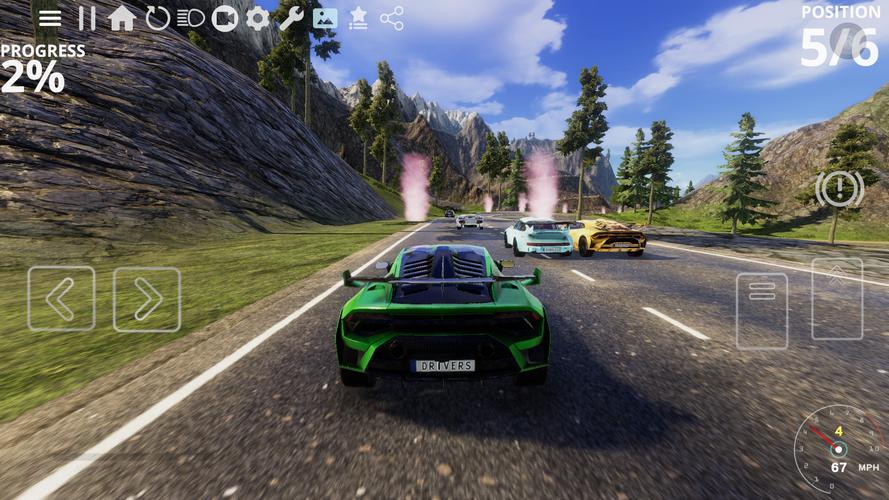
Task: Tap the accelerator pedal
Action: (837, 299)
